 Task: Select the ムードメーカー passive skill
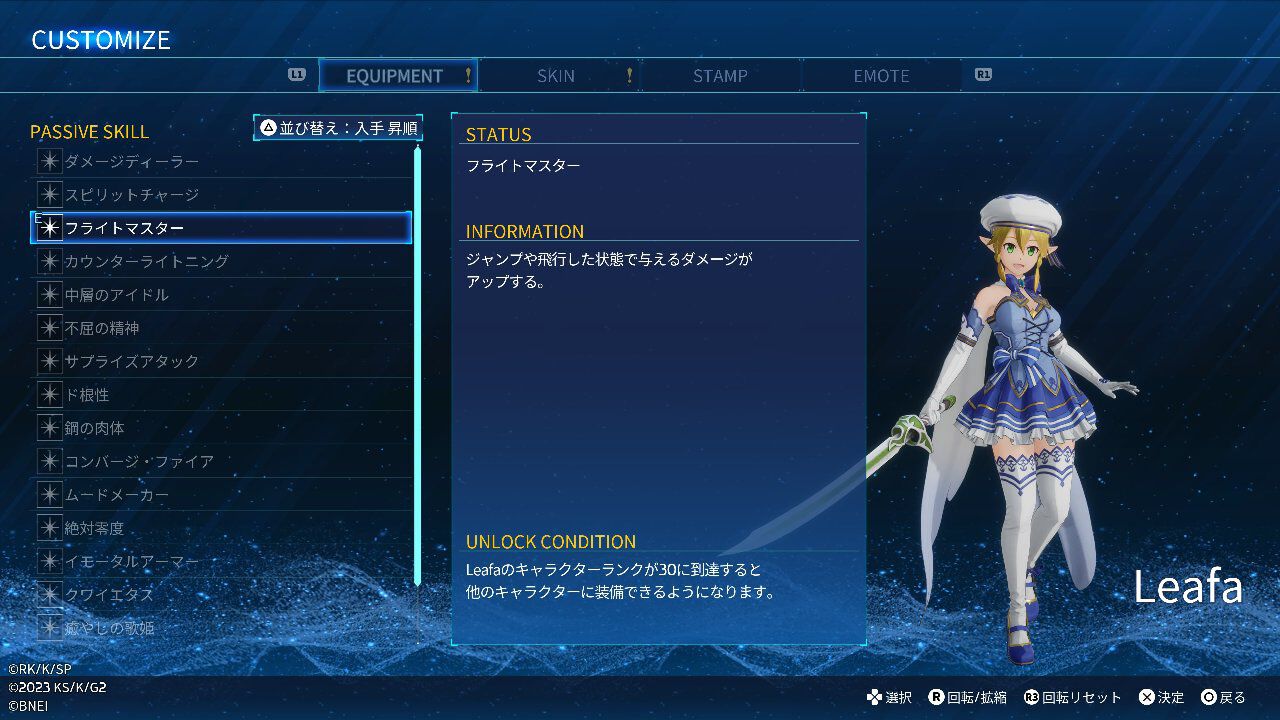(x=221, y=495)
